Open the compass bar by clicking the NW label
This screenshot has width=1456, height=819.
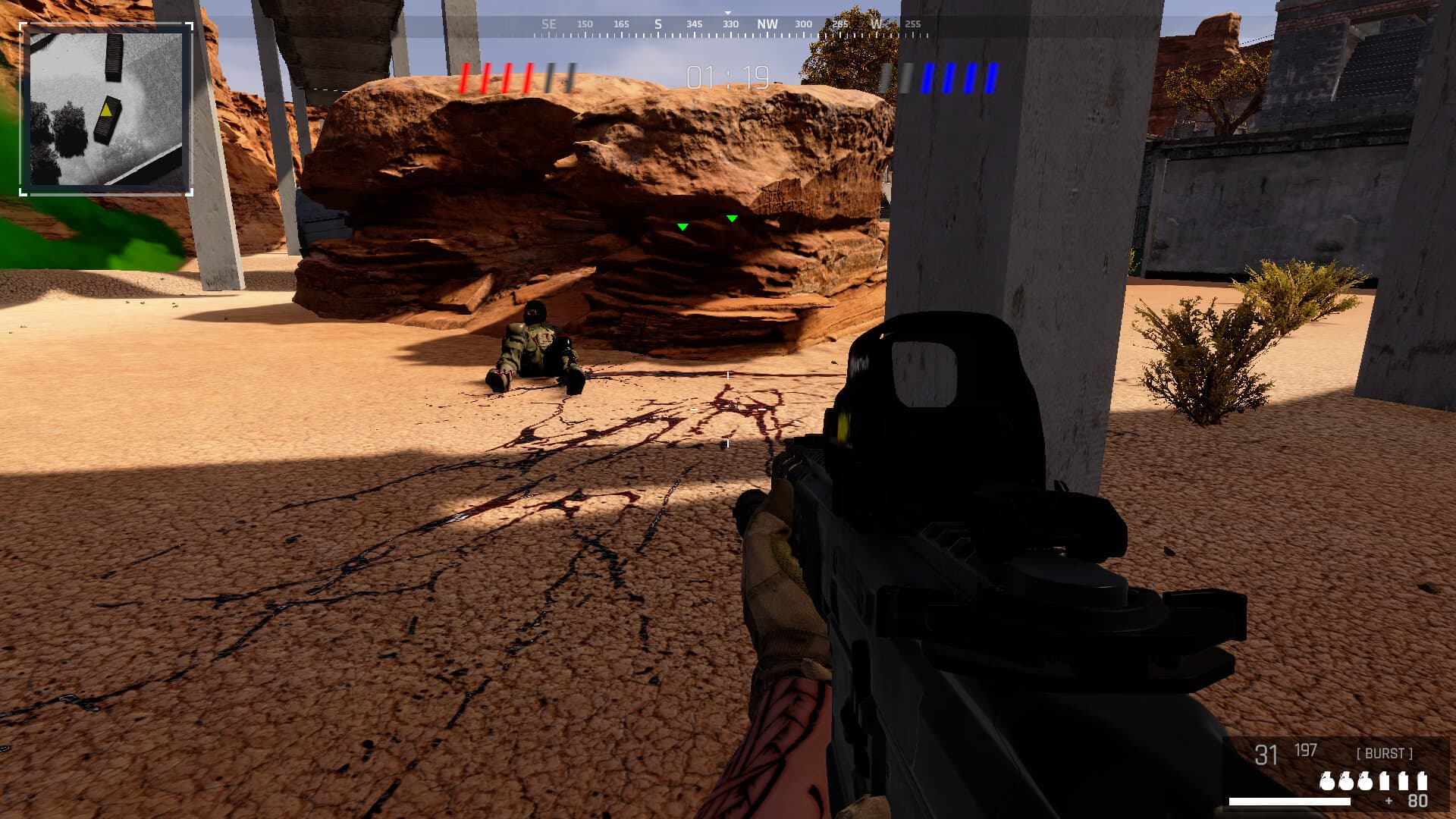(x=767, y=24)
